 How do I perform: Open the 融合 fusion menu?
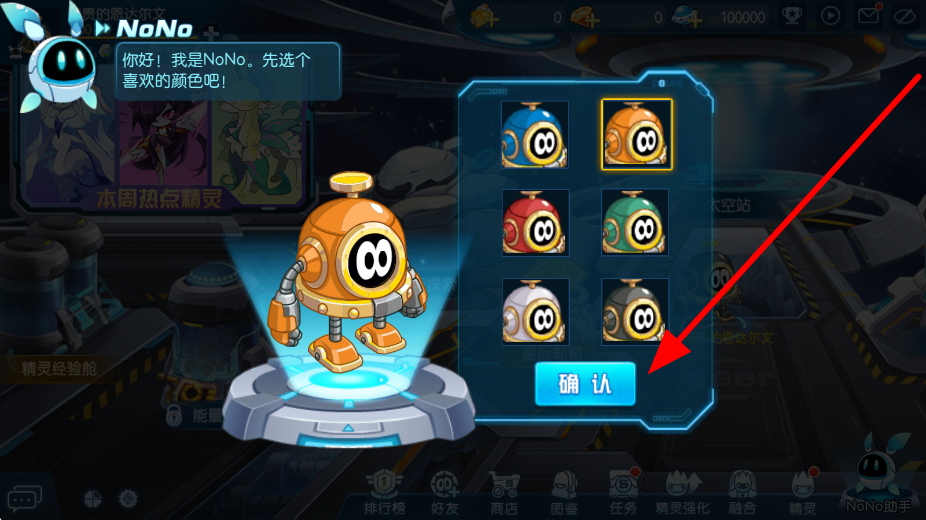pos(742,492)
